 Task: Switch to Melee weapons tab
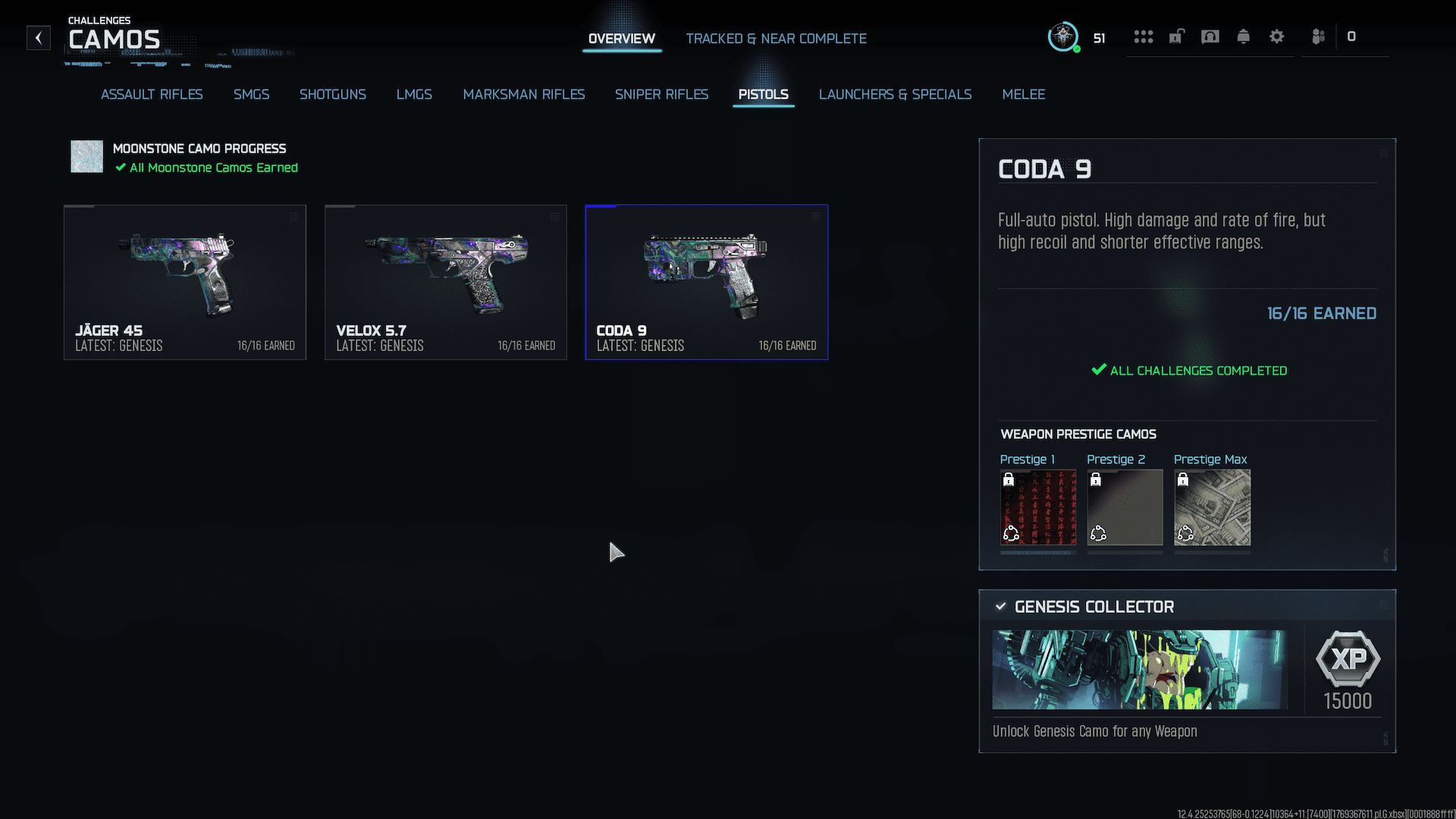[1023, 94]
